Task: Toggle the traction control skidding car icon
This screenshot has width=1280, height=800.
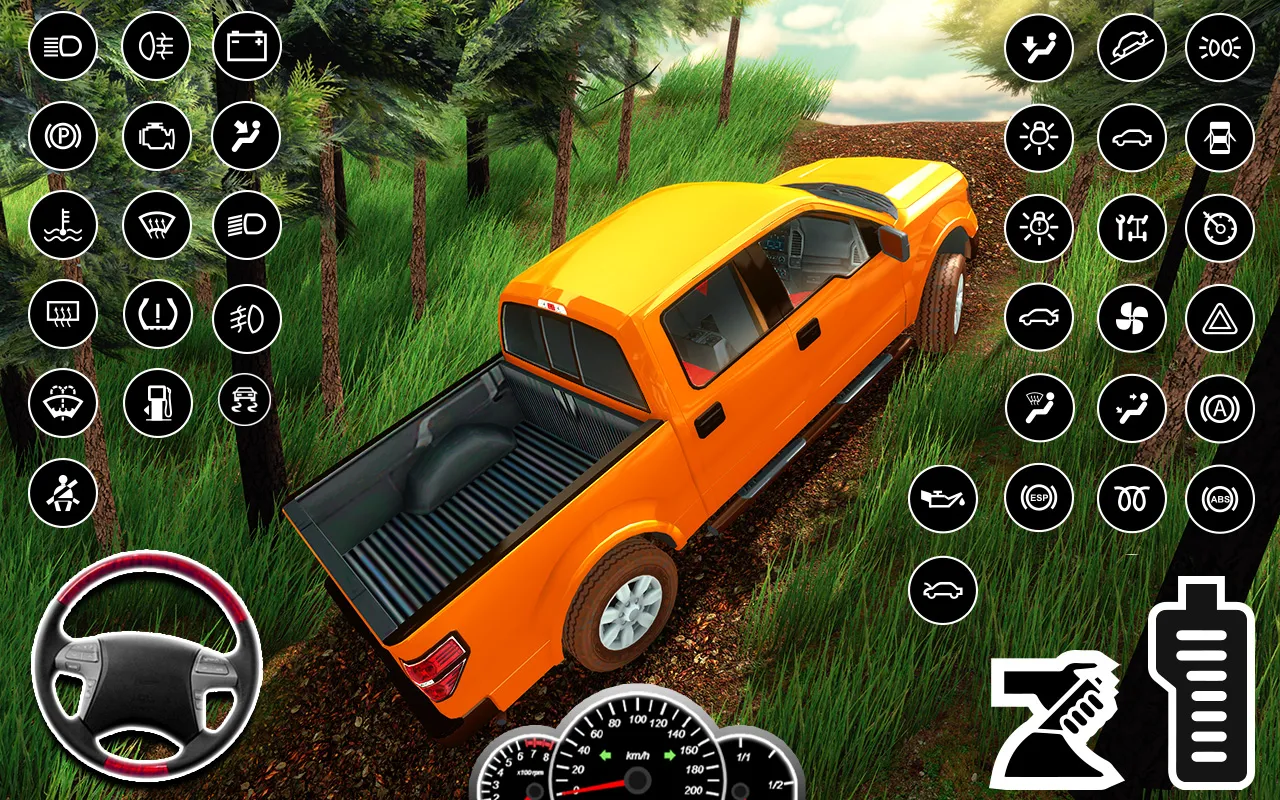Action: point(245,399)
